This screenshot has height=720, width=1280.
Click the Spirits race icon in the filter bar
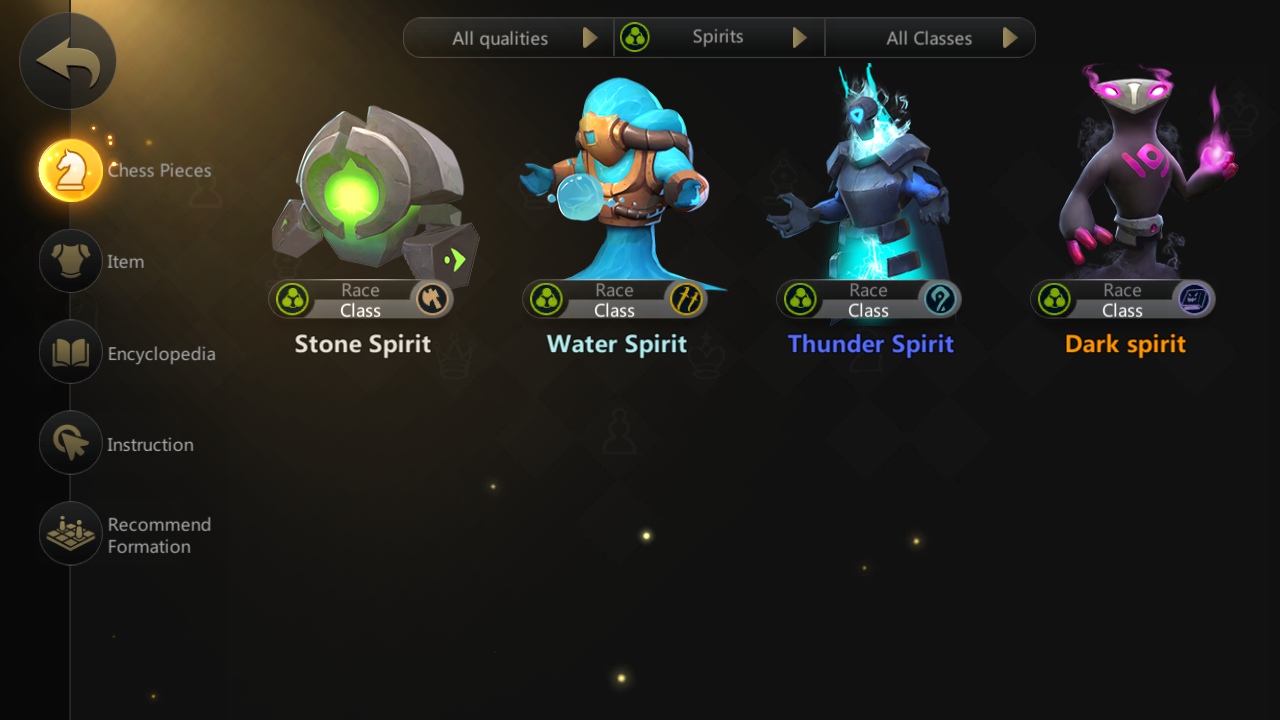click(637, 37)
